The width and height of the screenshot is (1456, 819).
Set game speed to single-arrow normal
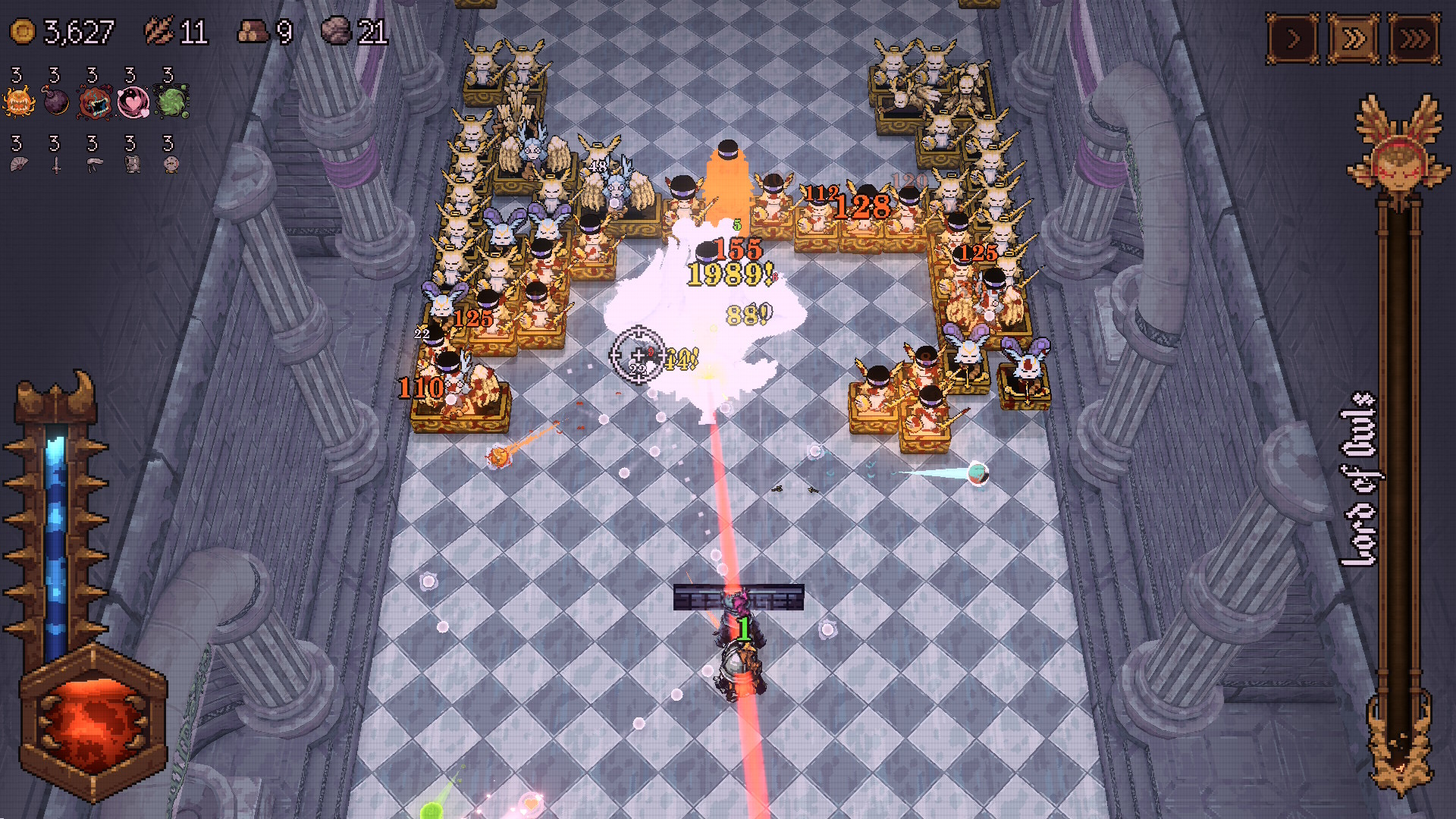click(1293, 38)
